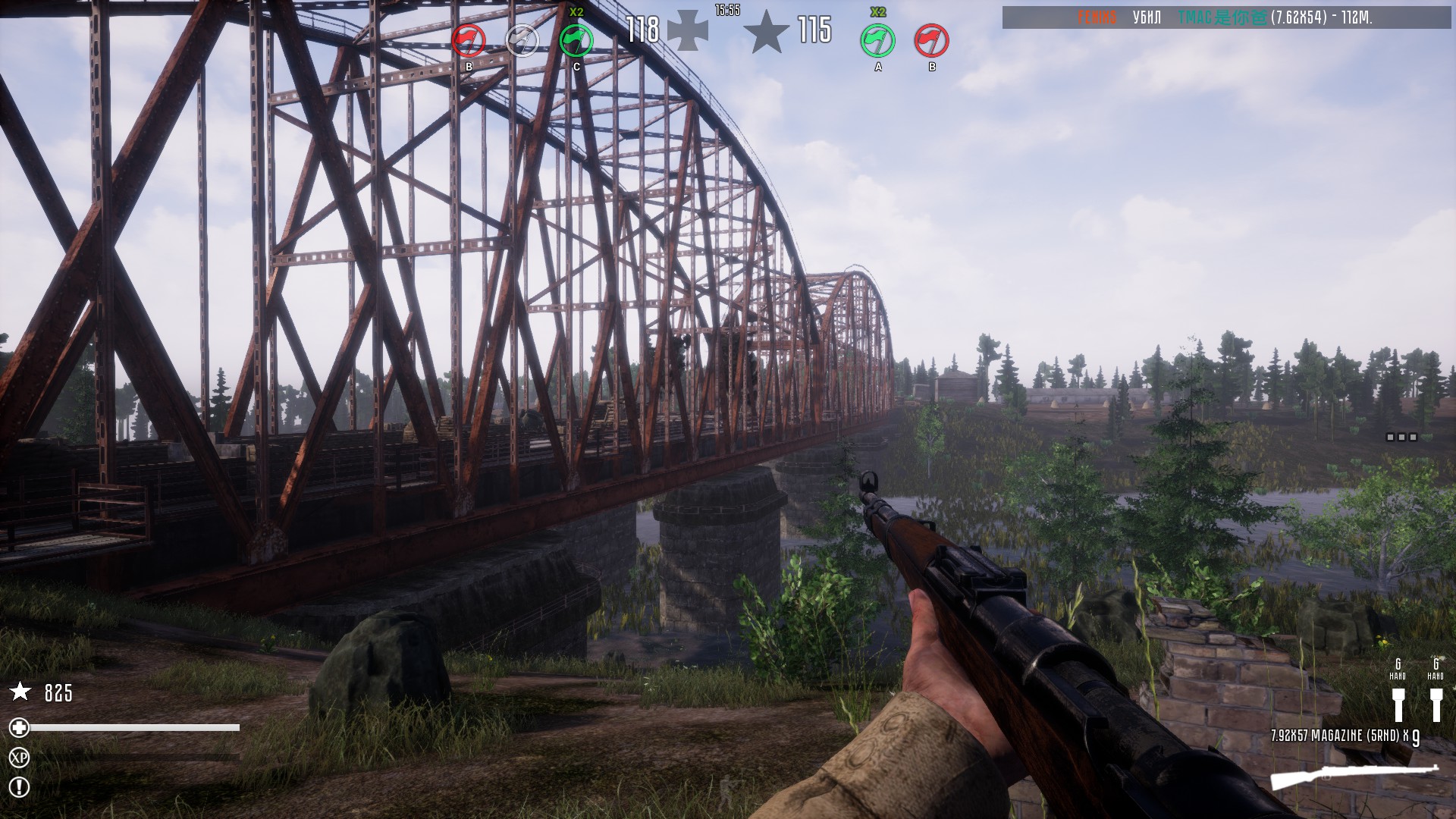Click the Iron Cross team score icon
The image size is (1456, 819).
click(x=687, y=30)
